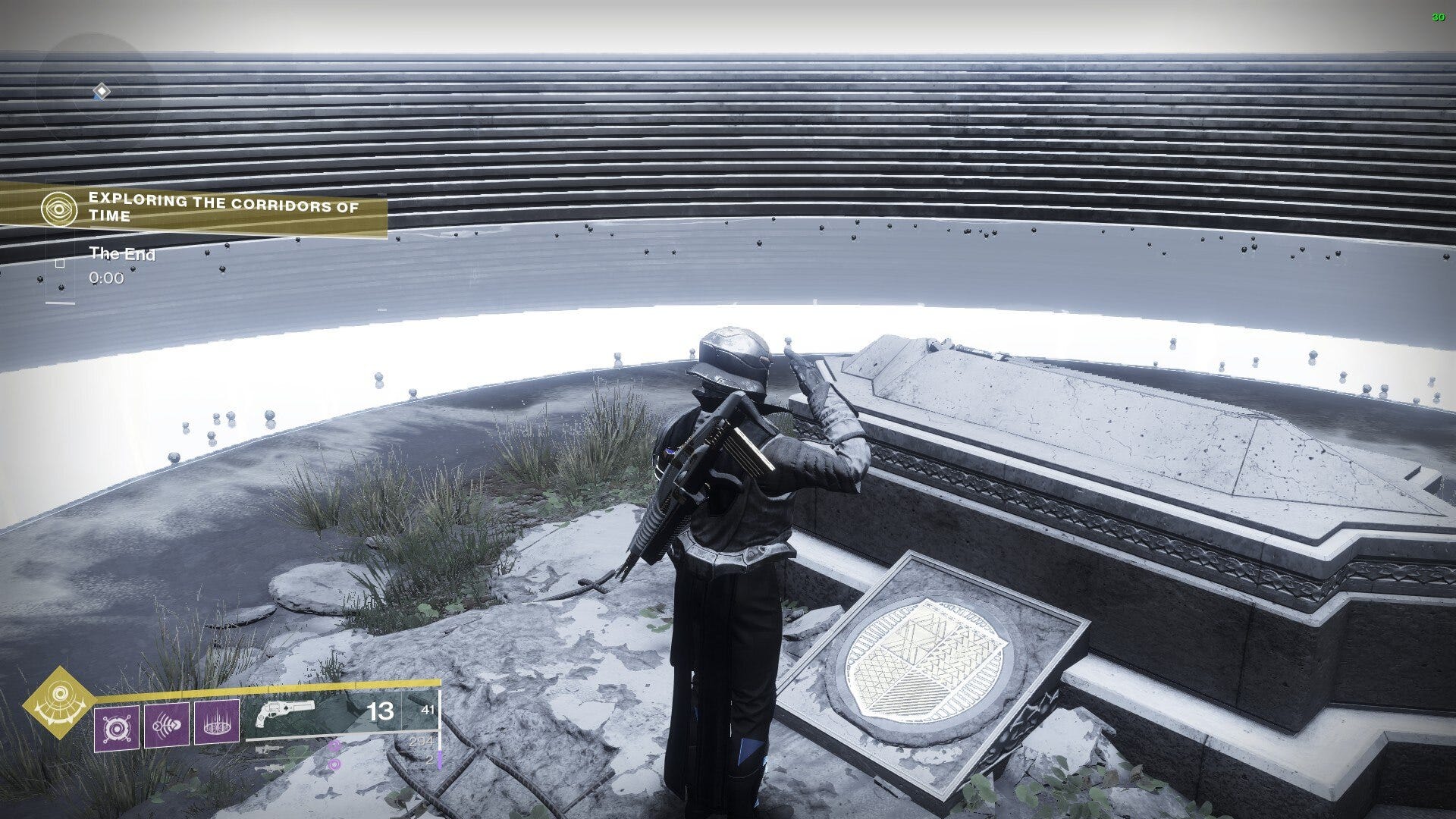Cast the purple spiked-ring rift ability
Image resolution: width=1456 pixels, height=819 pixels.
(x=217, y=722)
